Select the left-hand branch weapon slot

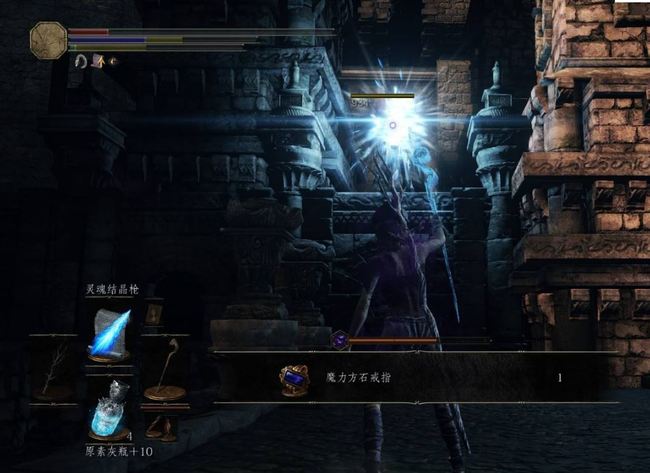pyautogui.click(x=51, y=371)
